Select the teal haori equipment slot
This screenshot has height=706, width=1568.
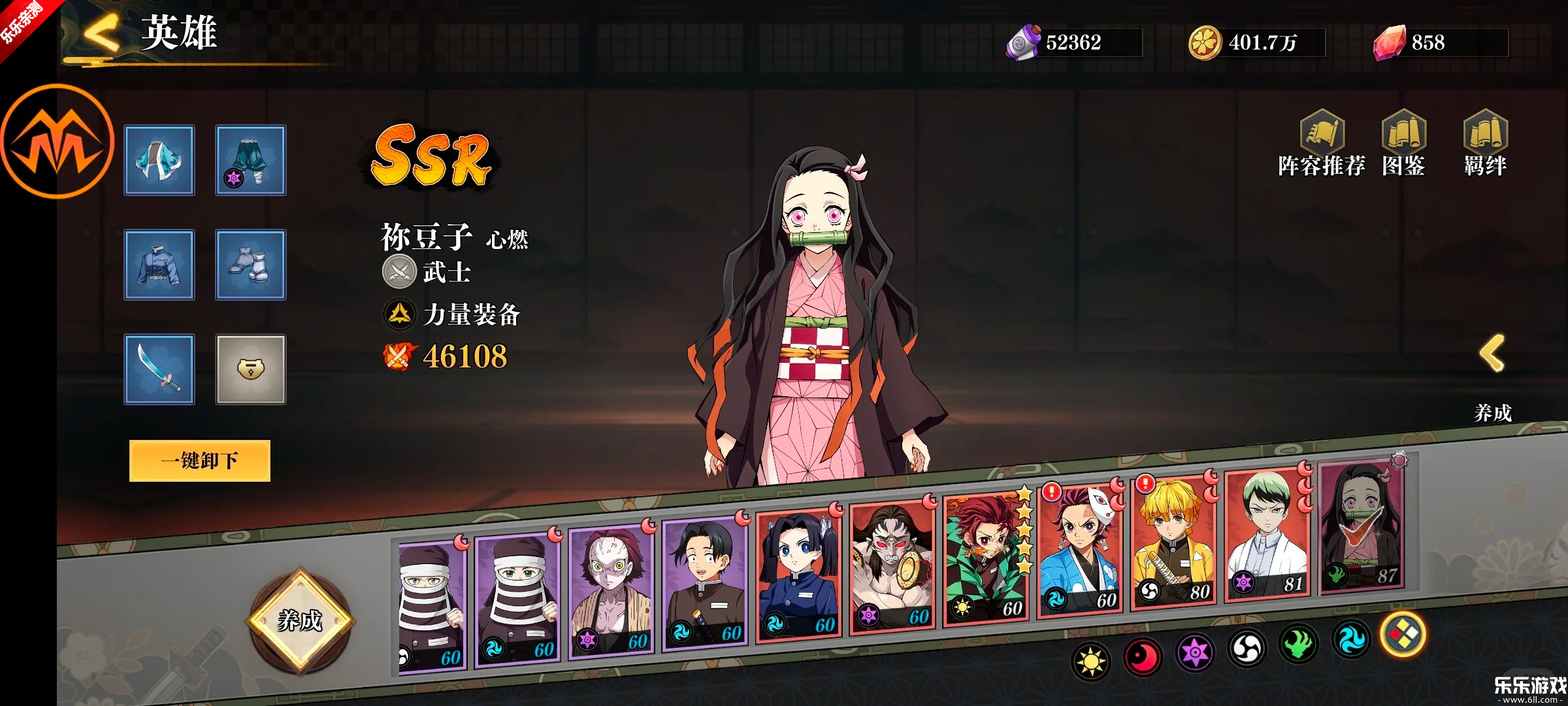159,160
